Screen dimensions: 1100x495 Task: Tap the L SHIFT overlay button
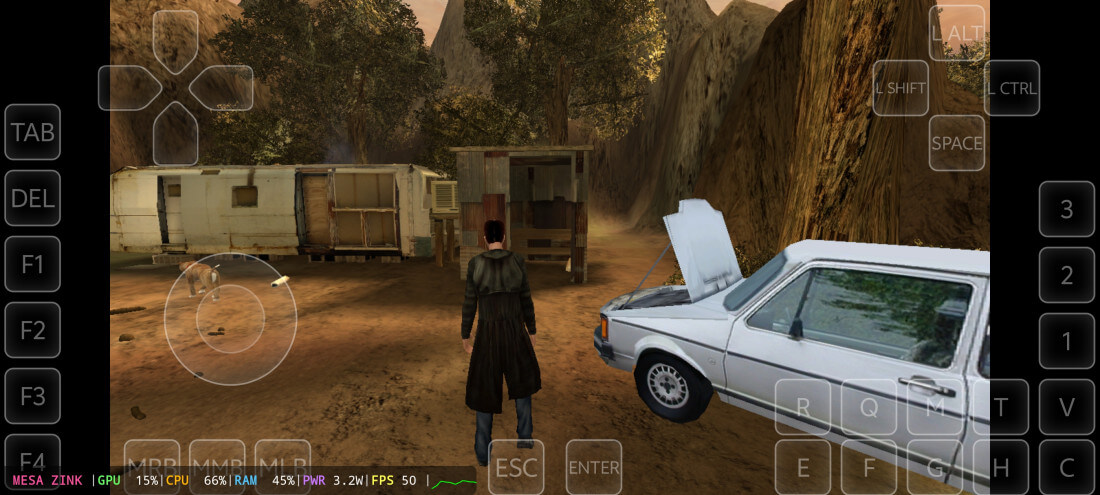point(901,88)
